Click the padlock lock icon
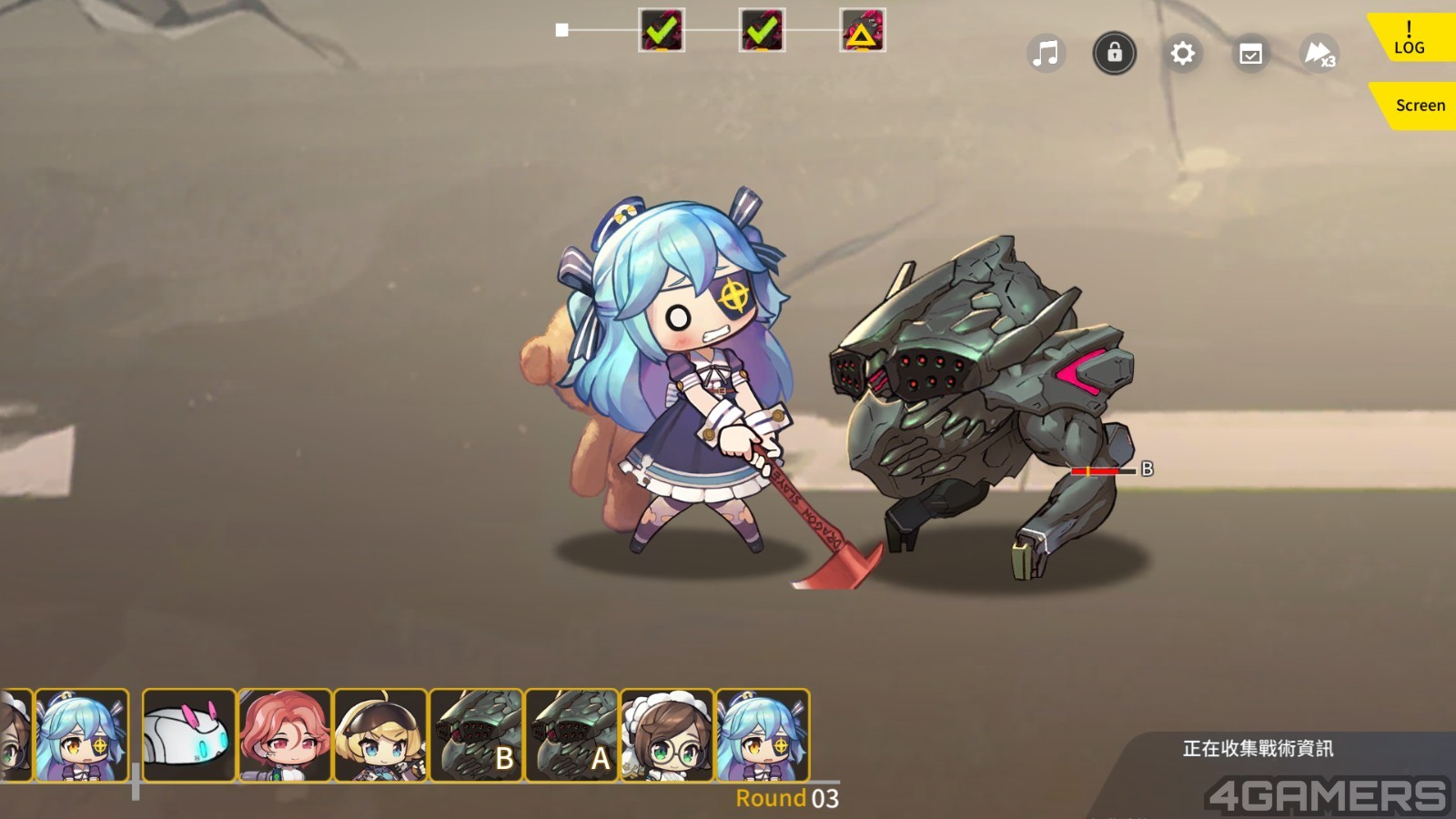 click(x=1114, y=54)
